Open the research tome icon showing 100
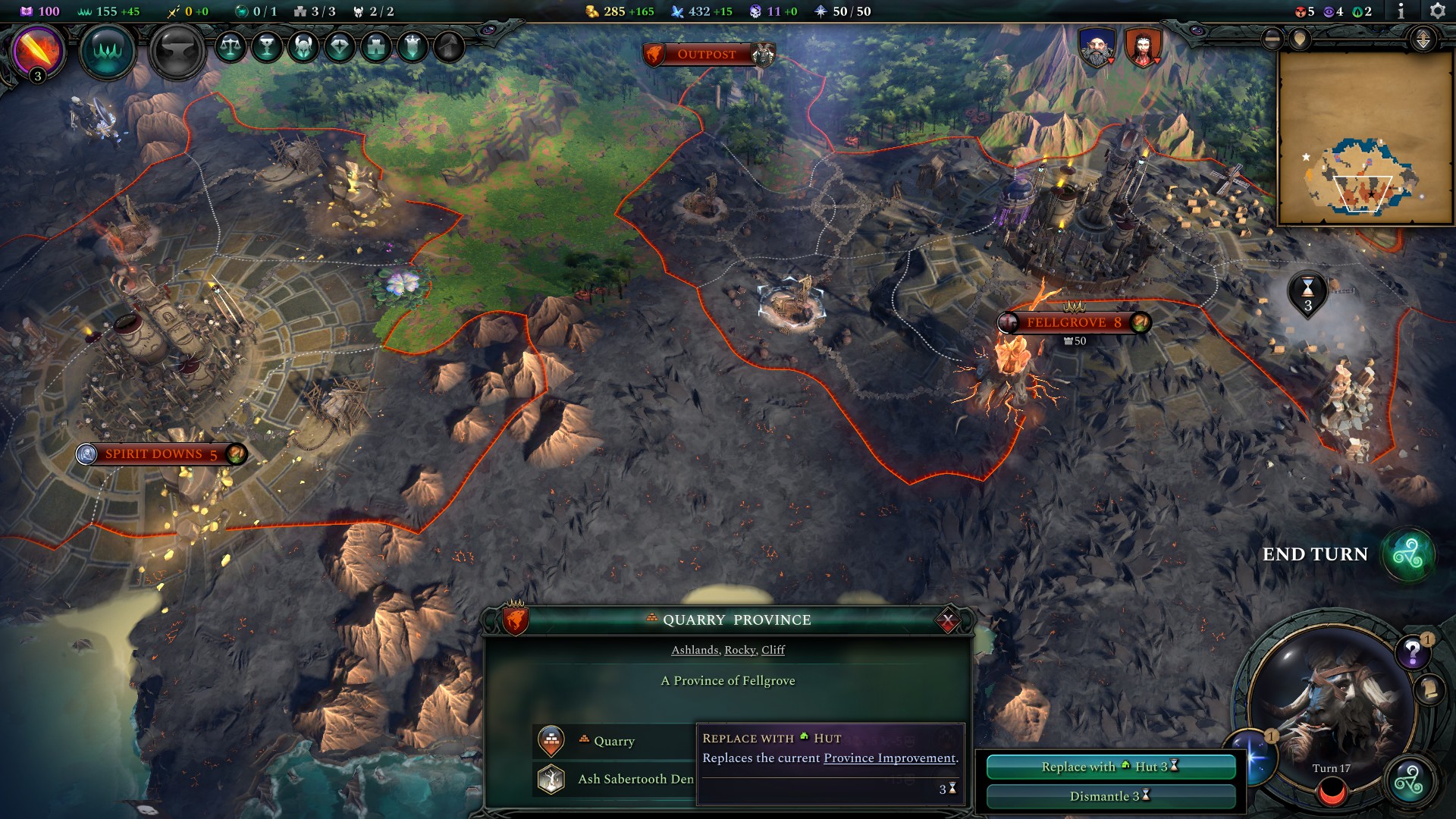Viewport: 1456px width, 819px height. coord(27,11)
